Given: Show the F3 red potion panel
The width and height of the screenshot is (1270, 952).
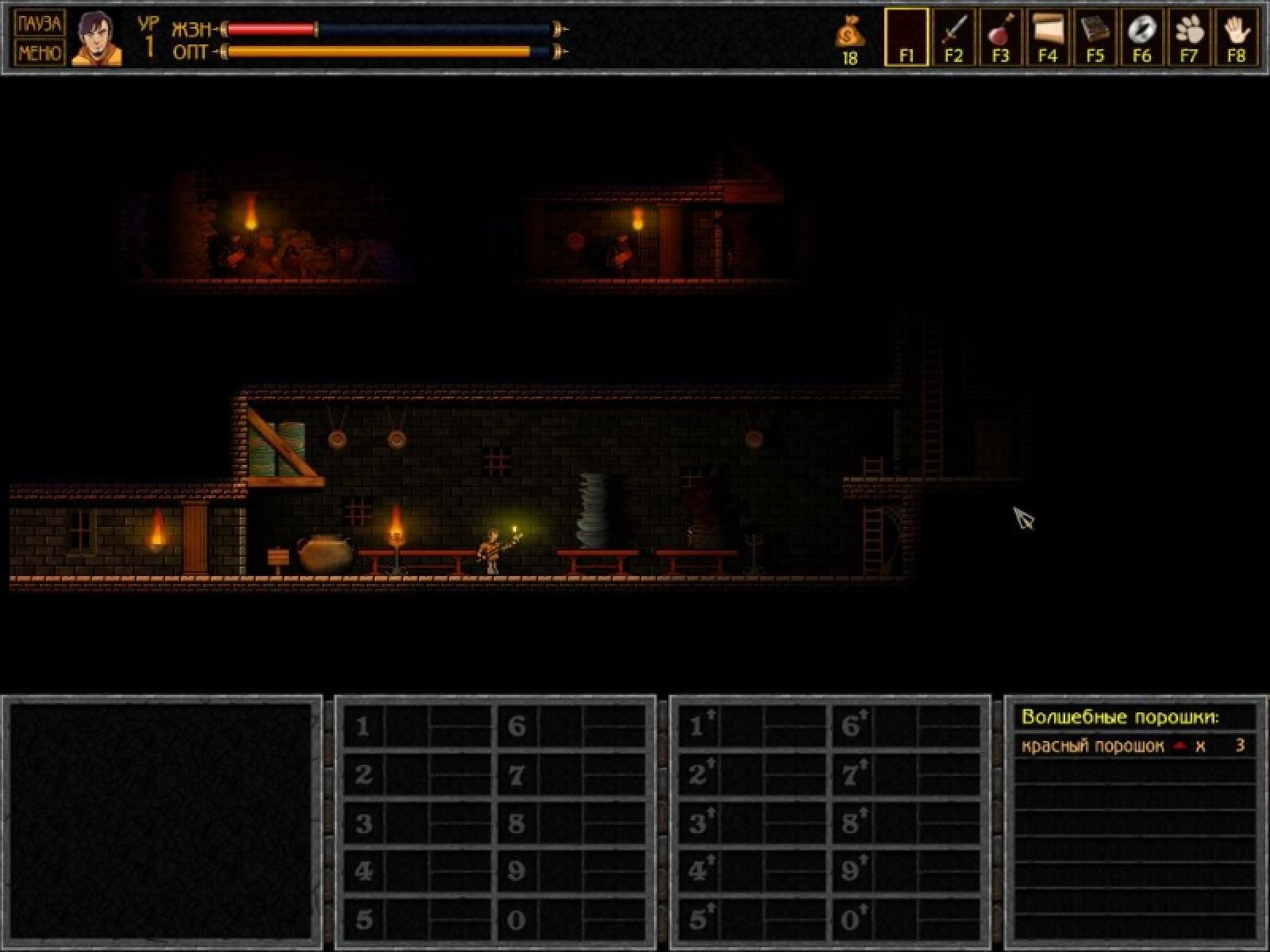Looking at the screenshot, I should click(1000, 36).
